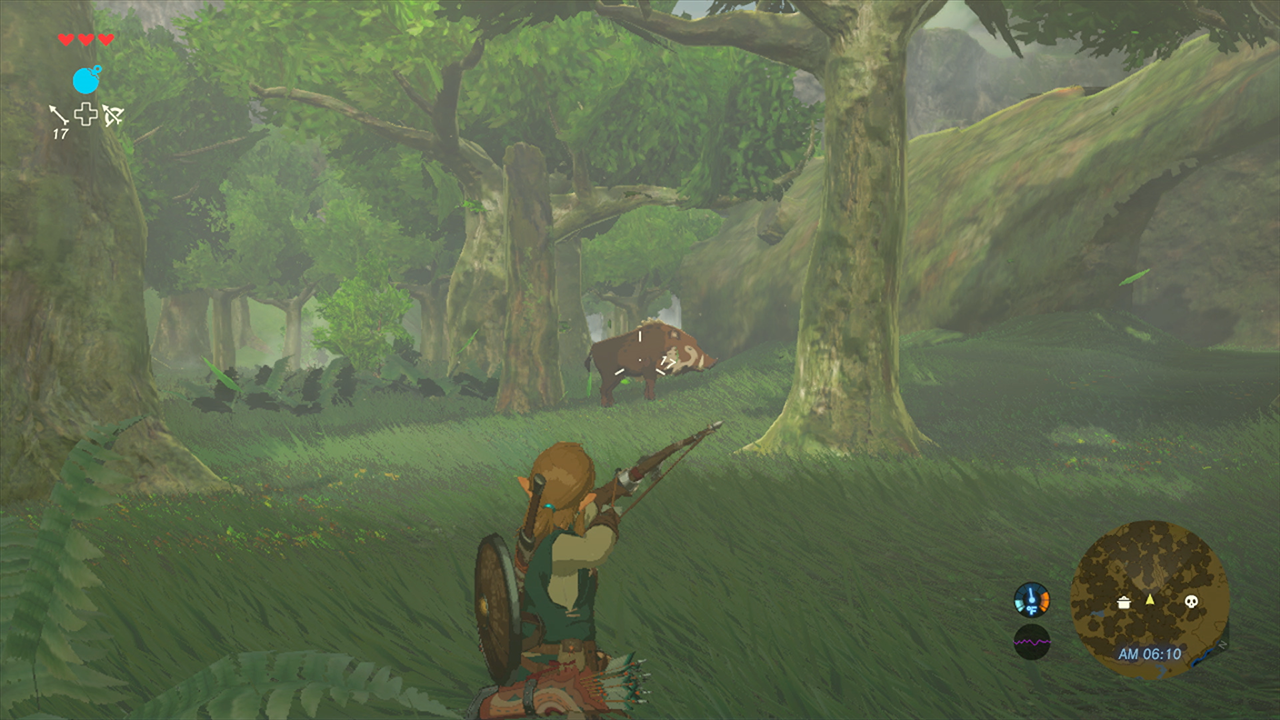
Task: Click the Fahrenheit temperature gauge dial
Action: click(1031, 598)
